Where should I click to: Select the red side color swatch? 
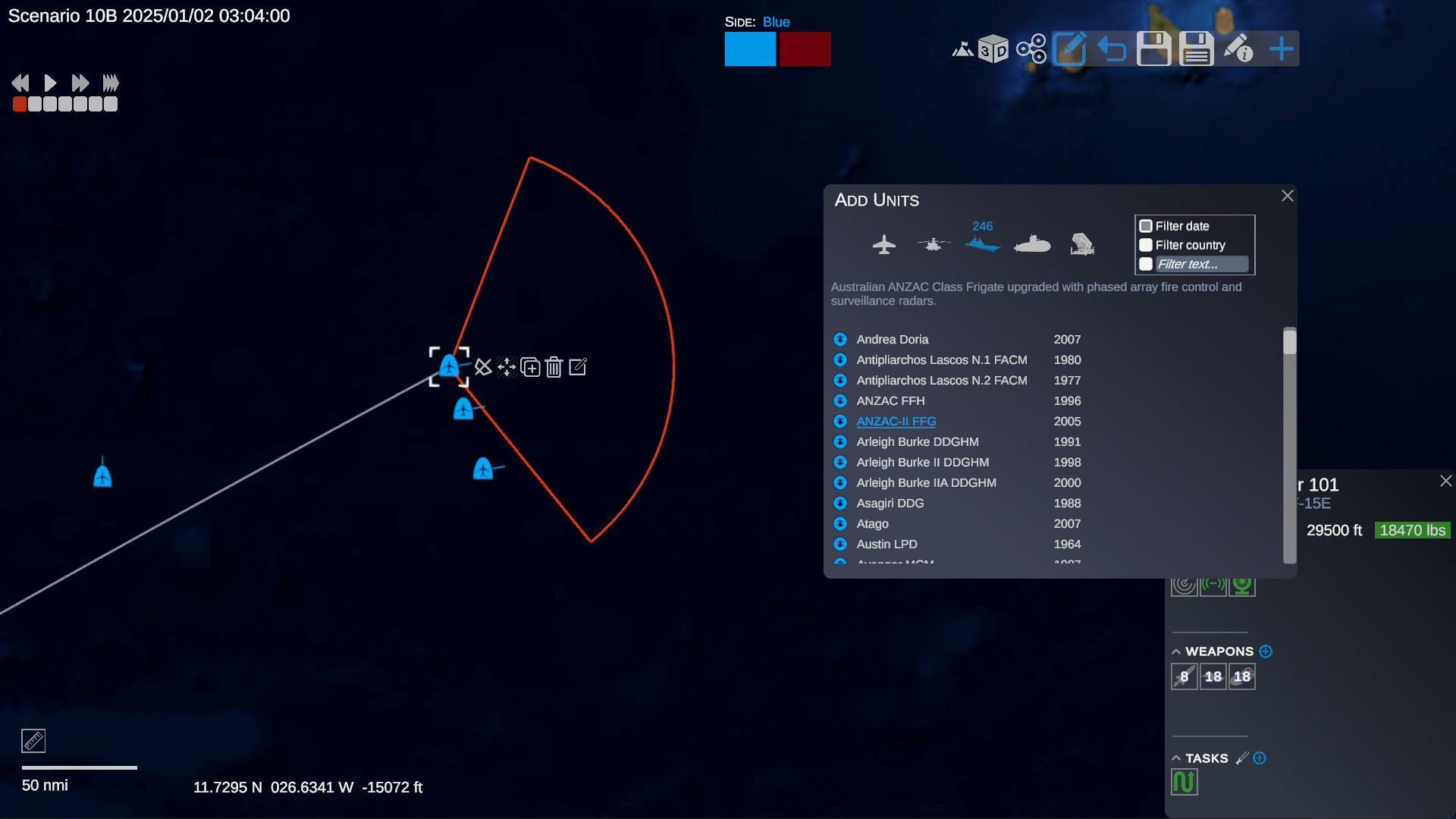pos(805,49)
